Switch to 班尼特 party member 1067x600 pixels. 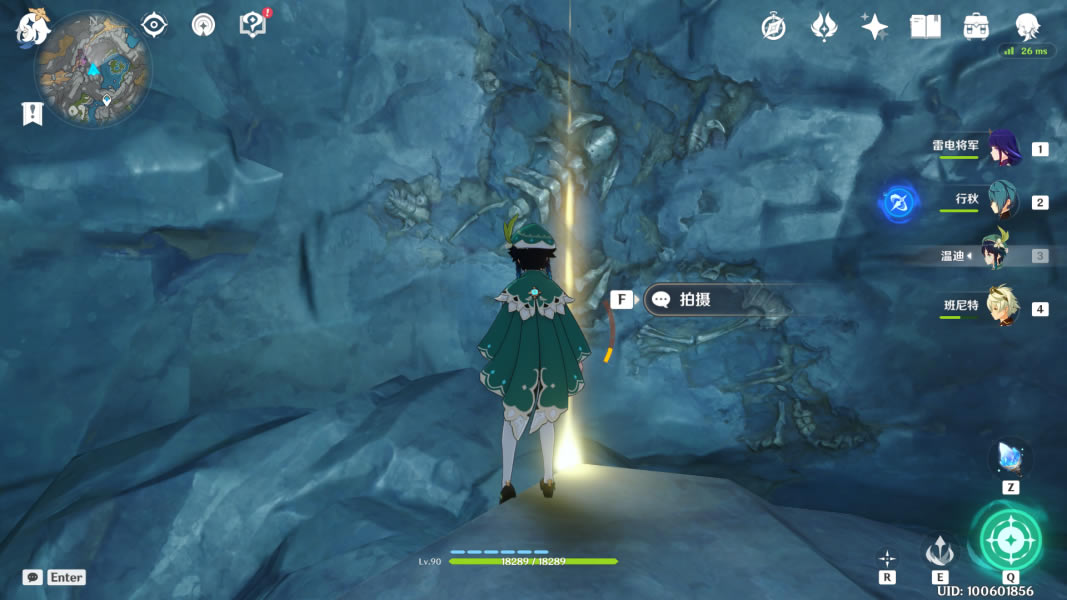pyautogui.click(x=1003, y=308)
